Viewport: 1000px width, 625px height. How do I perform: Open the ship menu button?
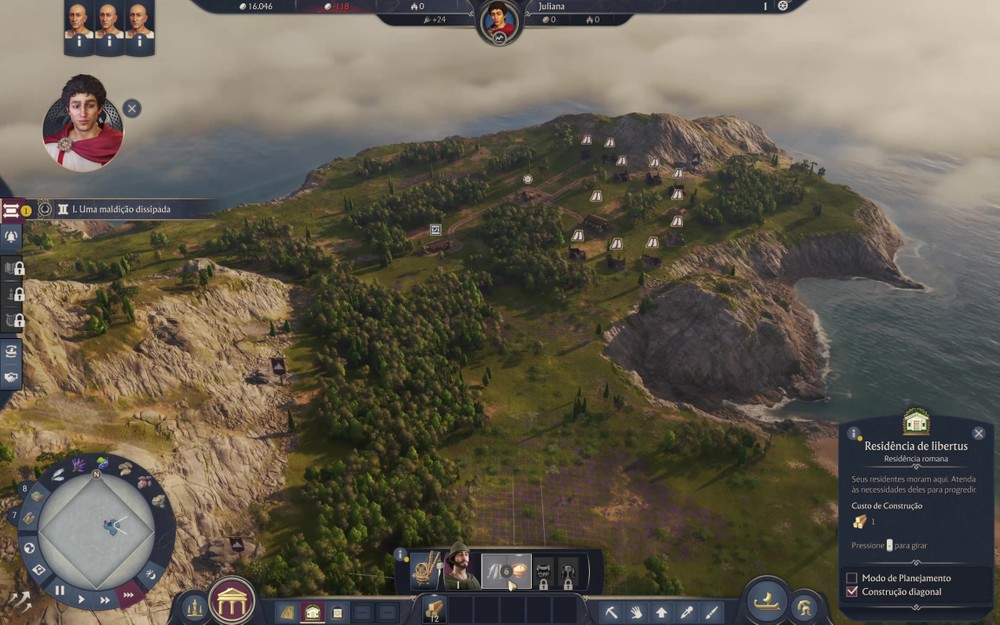(767, 600)
